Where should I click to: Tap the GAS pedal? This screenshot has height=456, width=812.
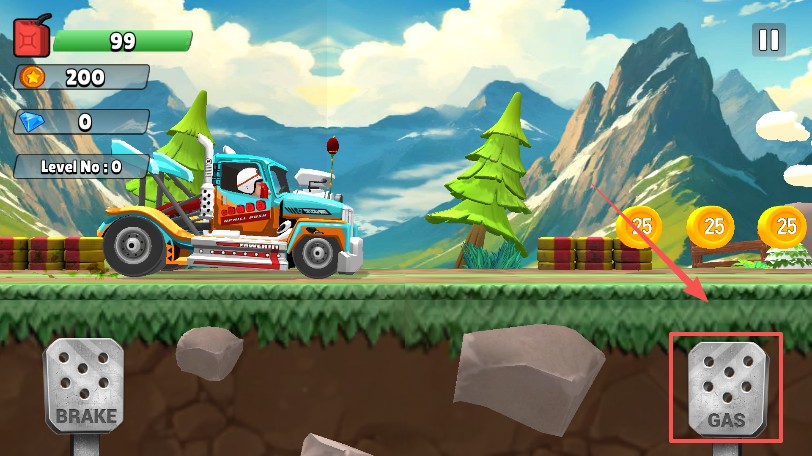727,389
